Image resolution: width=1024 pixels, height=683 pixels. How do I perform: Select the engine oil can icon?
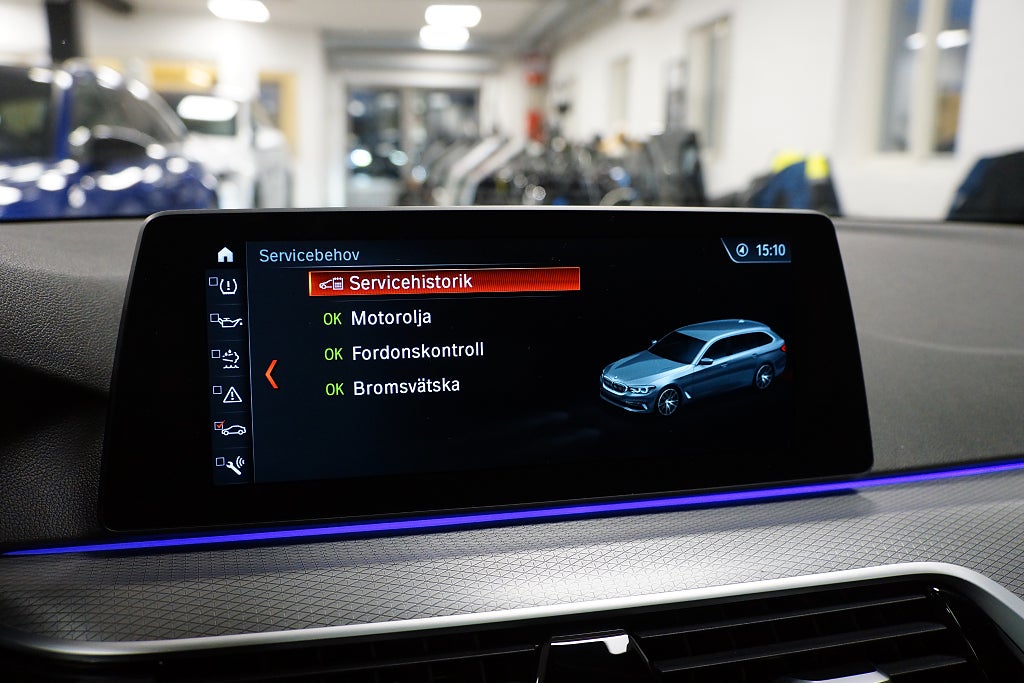click(x=229, y=321)
